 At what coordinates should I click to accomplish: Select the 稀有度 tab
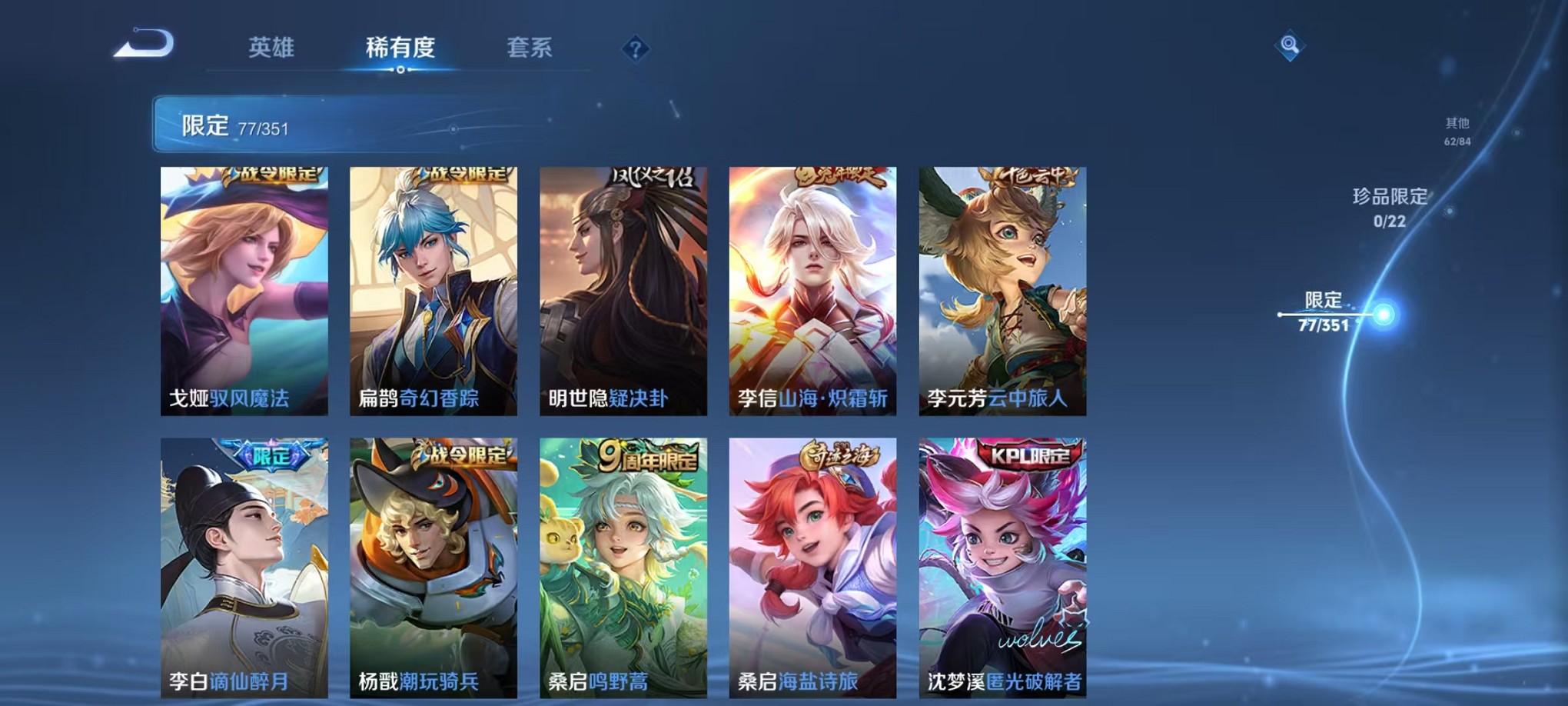(401, 48)
